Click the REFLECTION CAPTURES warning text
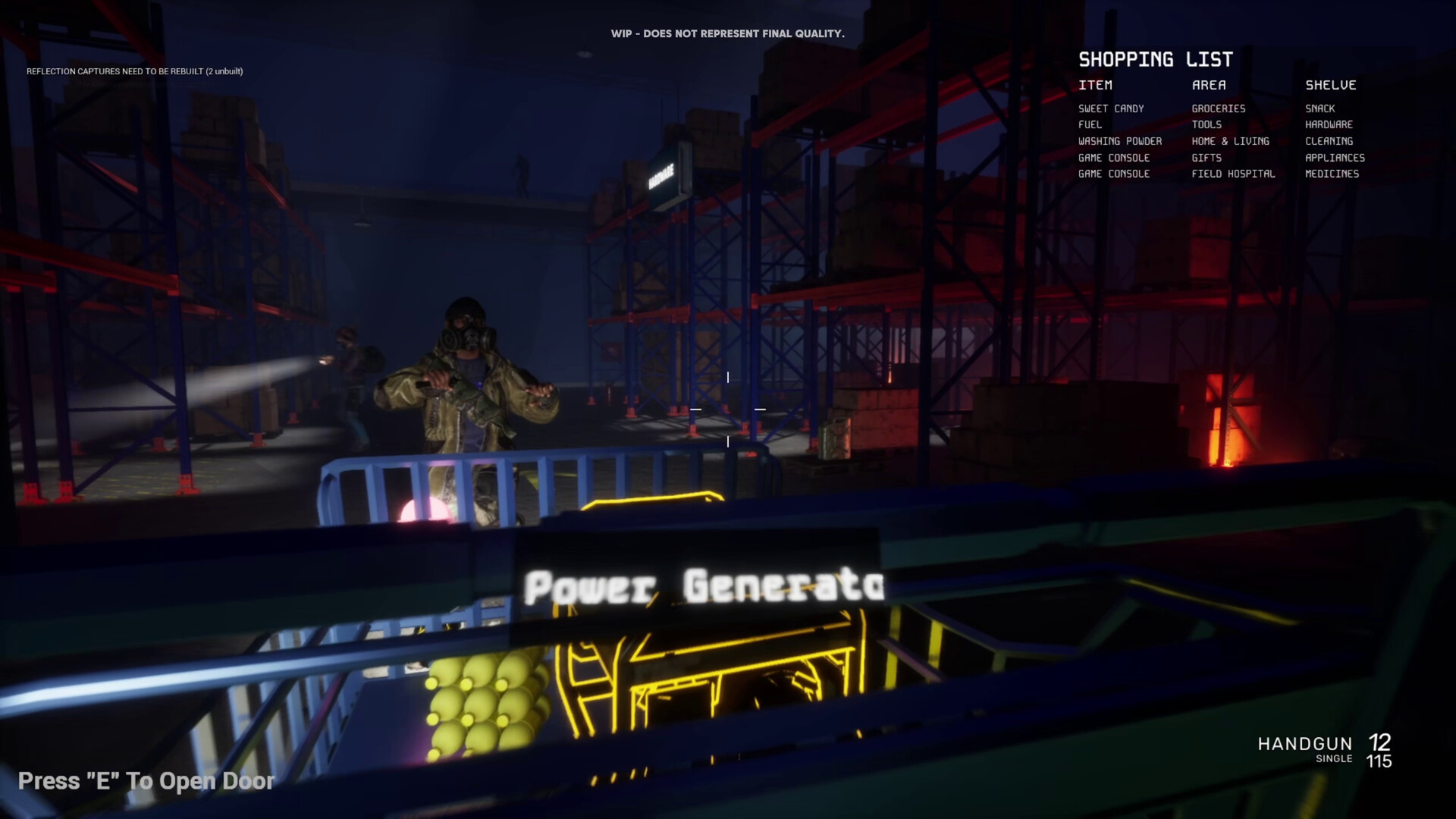 pos(134,70)
